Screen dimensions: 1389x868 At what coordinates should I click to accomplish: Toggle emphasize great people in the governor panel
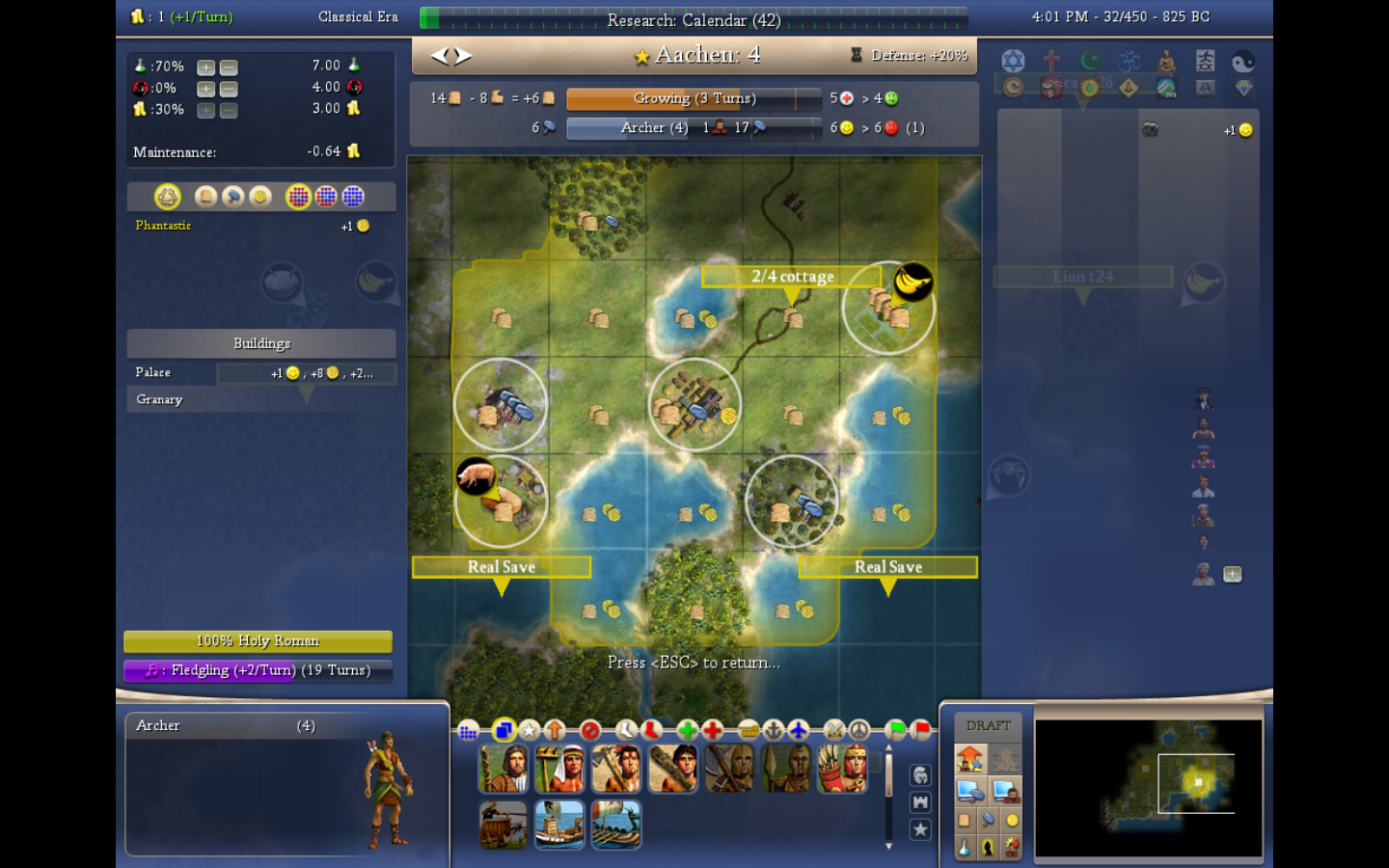[988, 848]
